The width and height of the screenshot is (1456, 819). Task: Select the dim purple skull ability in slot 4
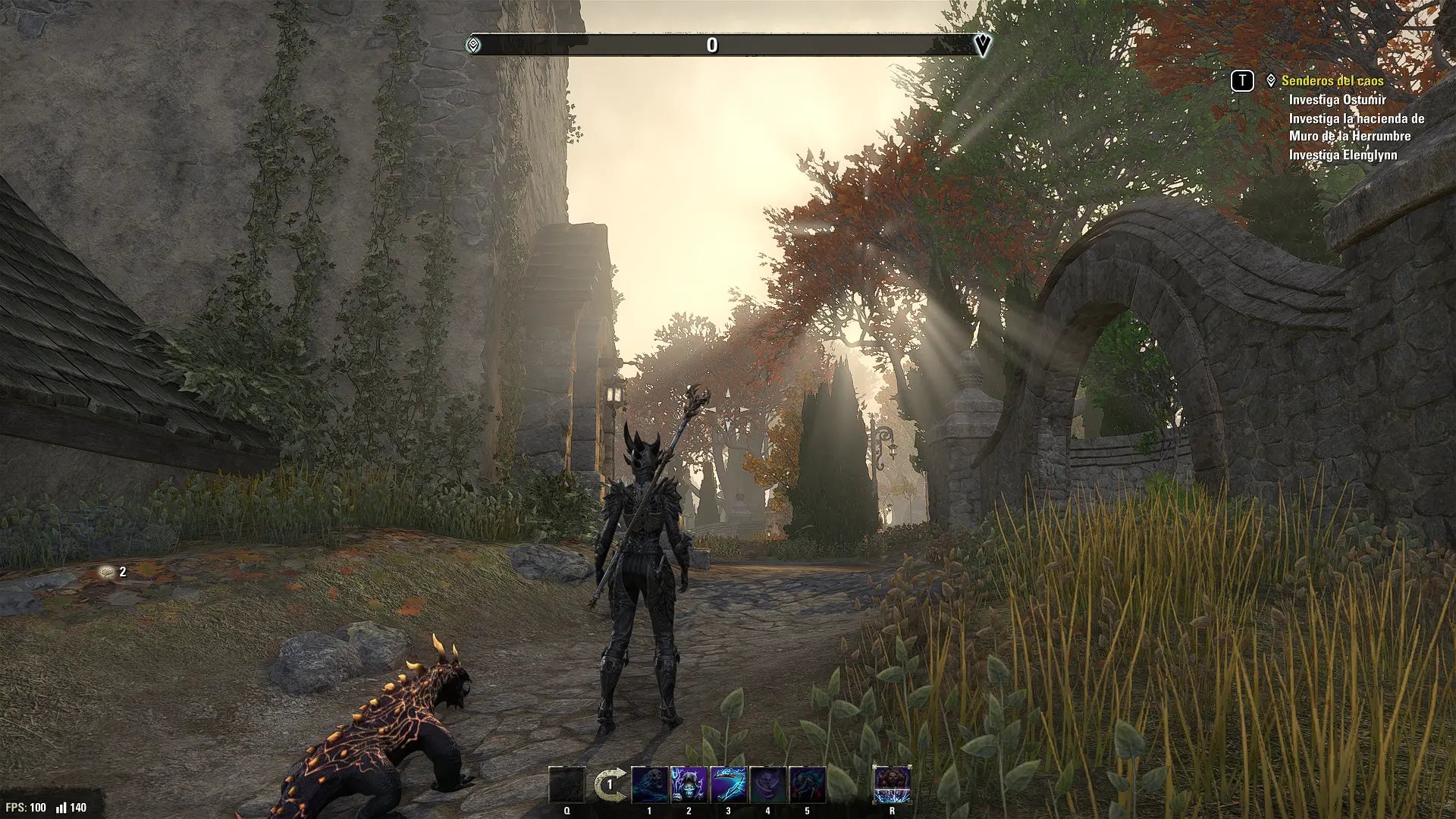click(x=768, y=785)
